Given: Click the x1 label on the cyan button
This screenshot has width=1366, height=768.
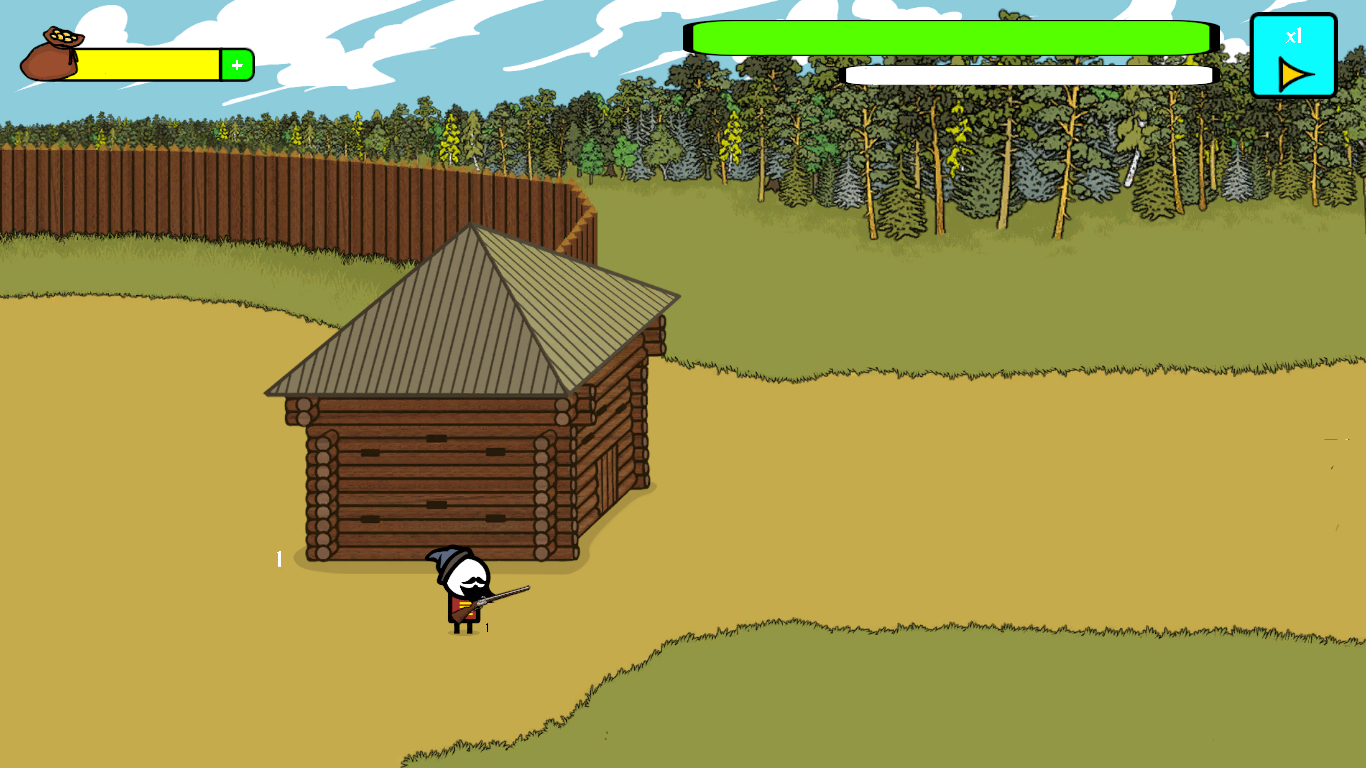Looking at the screenshot, I should click(1295, 35).
